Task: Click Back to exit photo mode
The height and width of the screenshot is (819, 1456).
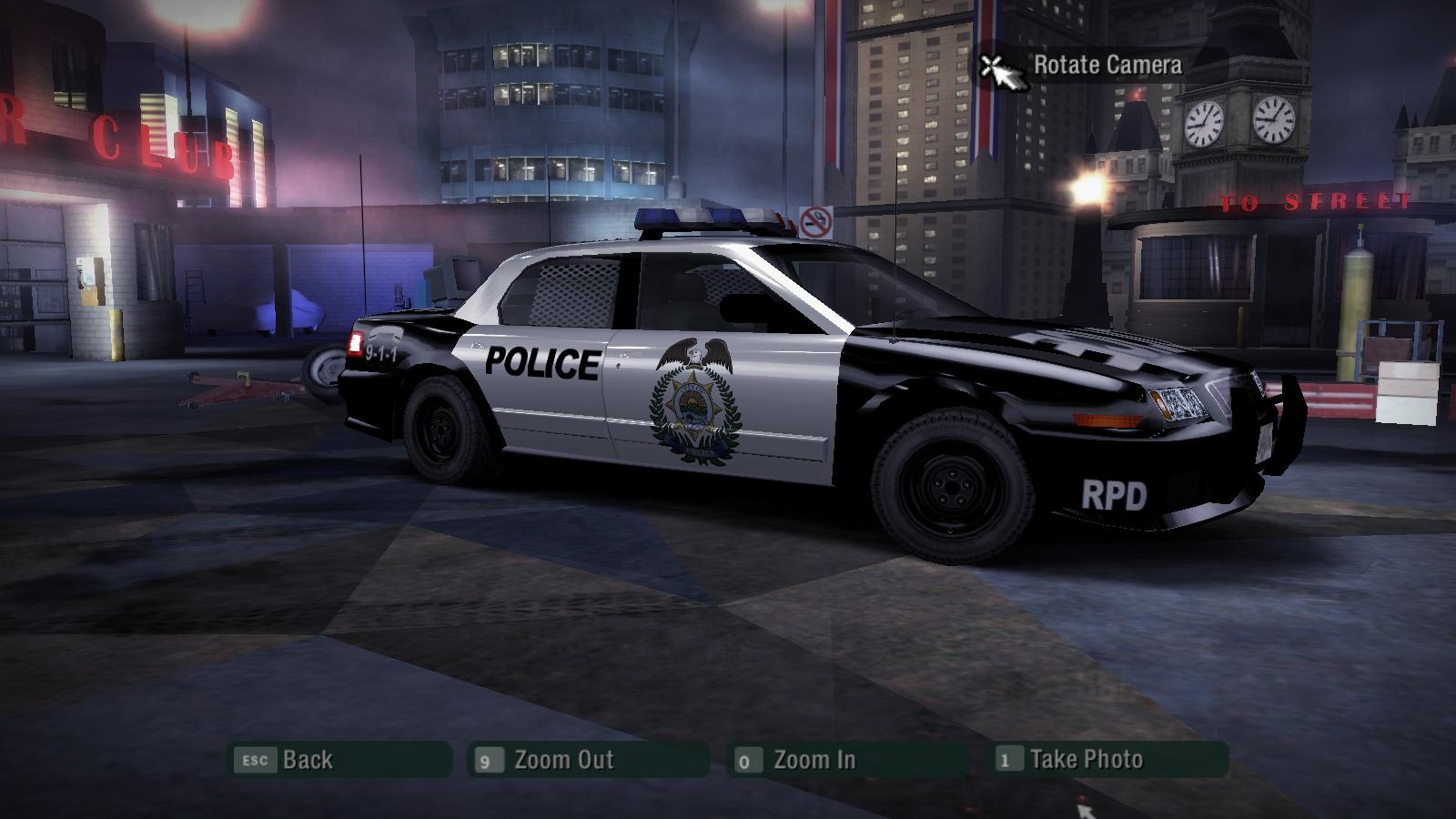Action: (x=308, y=760)
